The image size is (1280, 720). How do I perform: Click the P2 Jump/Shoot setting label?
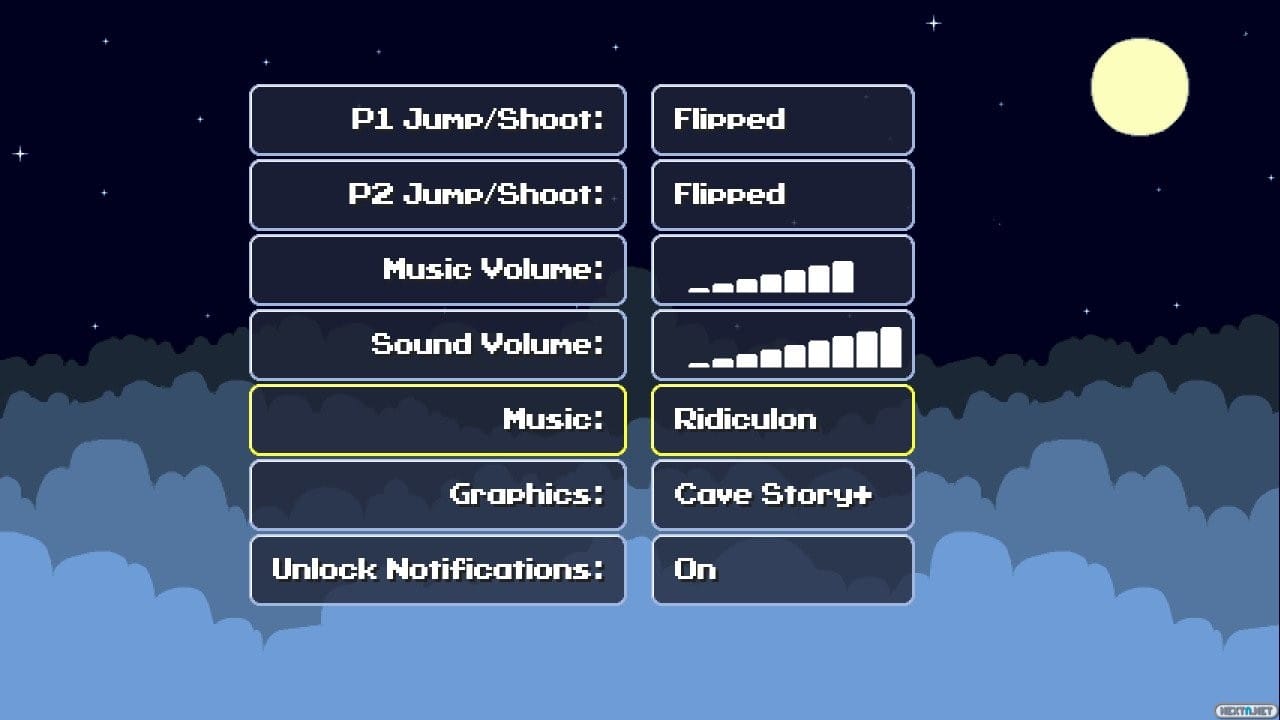point(437,195)
